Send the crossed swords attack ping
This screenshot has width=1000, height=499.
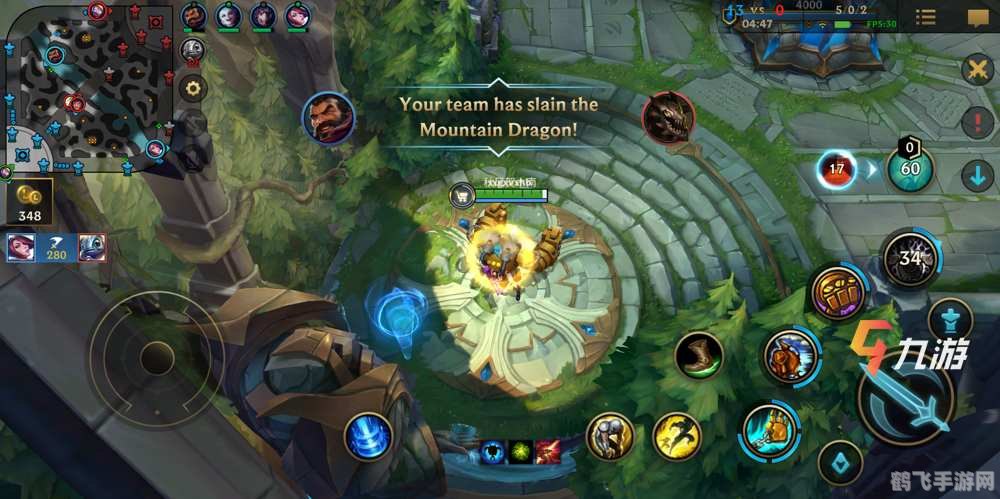point(976,69)
